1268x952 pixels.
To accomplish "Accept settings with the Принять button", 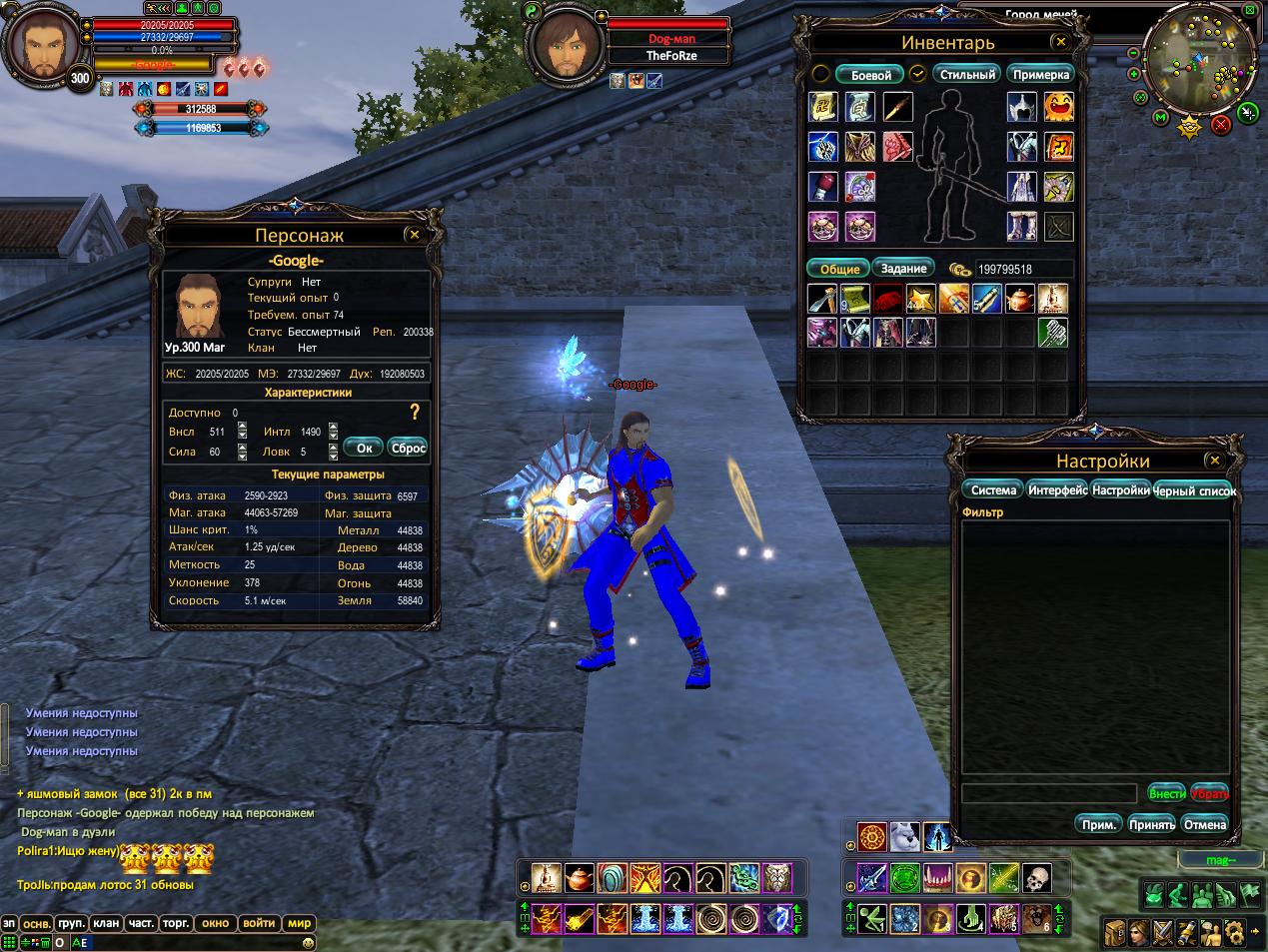I will [x=1151, y=824].
